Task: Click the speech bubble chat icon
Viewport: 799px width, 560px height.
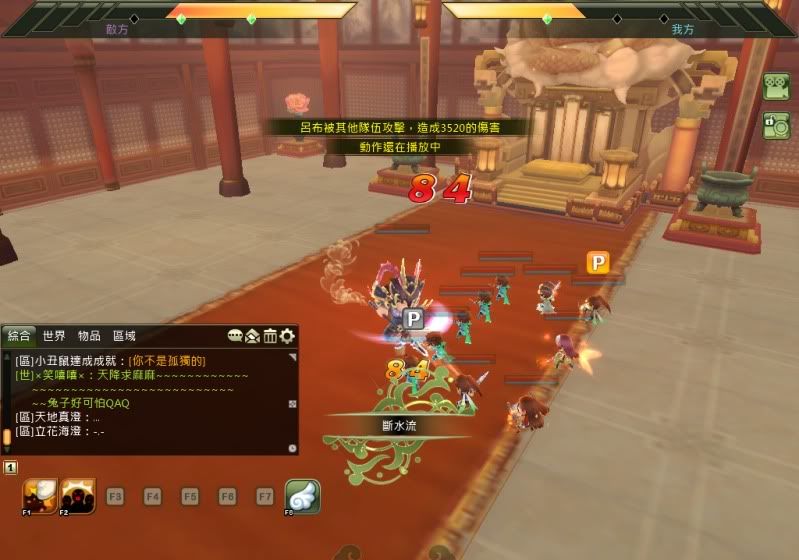Action: (x=236, y=336)
